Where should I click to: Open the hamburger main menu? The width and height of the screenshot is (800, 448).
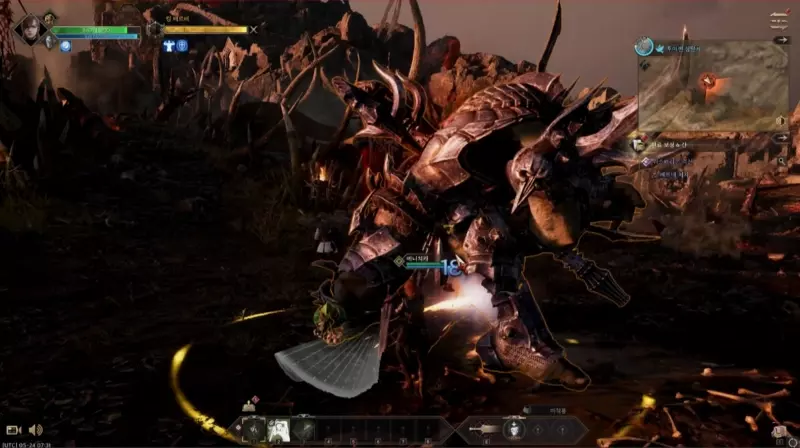(779, 19)
